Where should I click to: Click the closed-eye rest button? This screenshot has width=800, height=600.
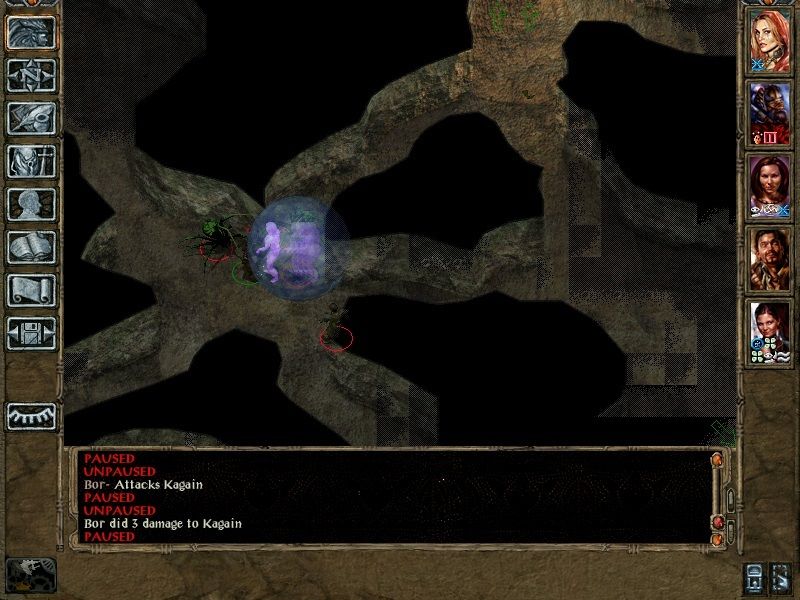(x=31, y=416)
